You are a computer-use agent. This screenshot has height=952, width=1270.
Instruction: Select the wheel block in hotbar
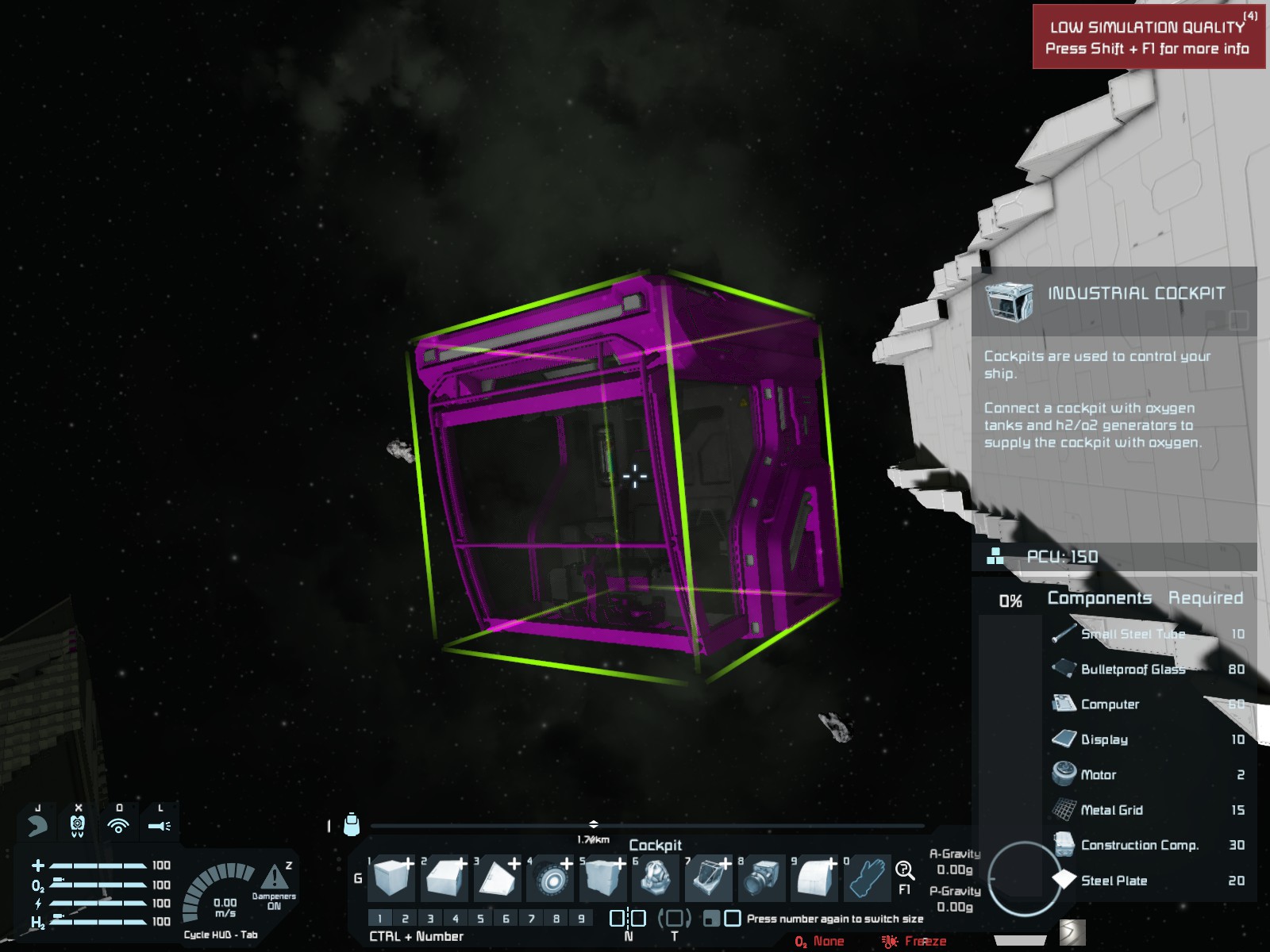pos(551,879)
